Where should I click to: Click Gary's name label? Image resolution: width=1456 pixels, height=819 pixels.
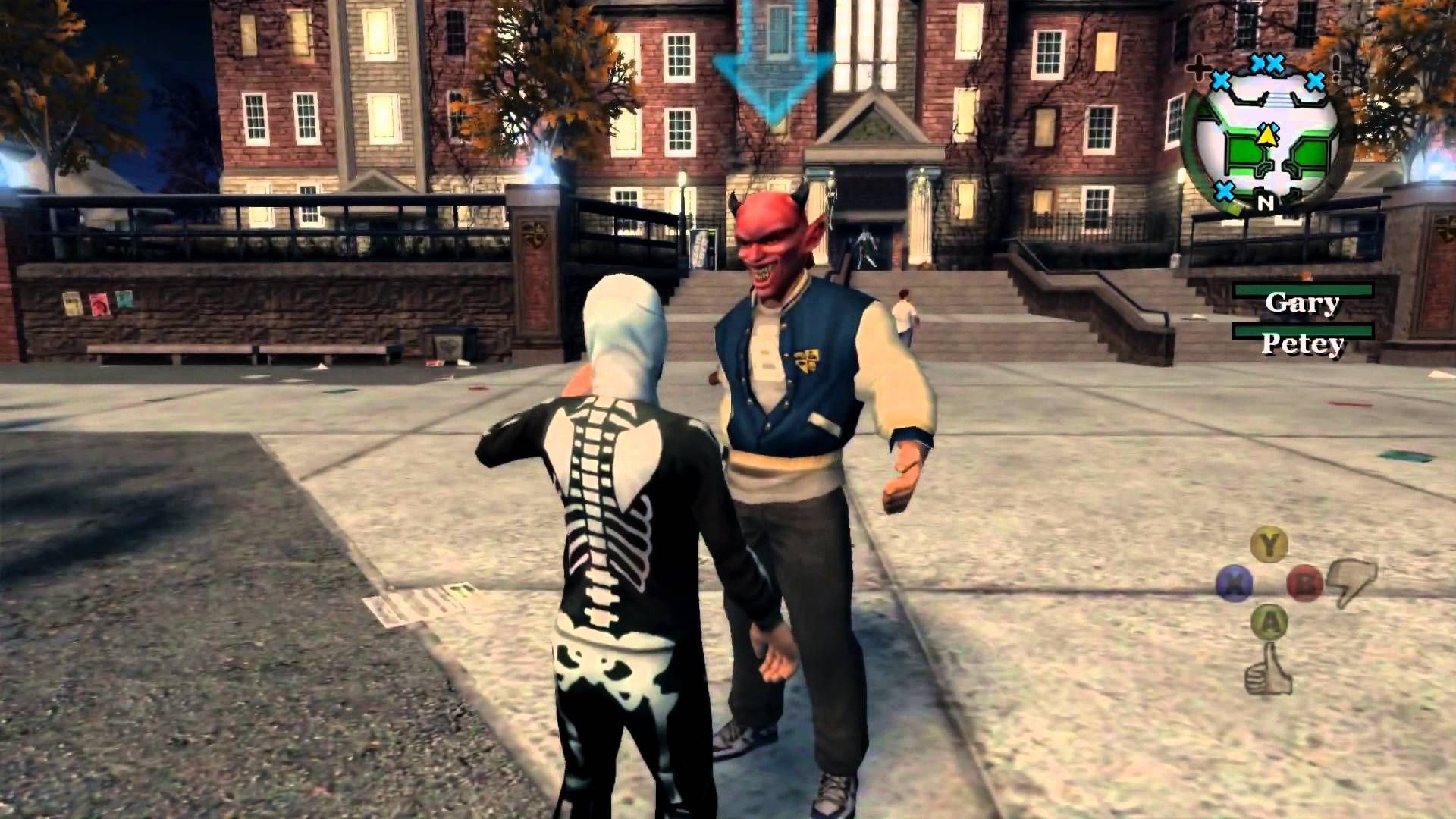[x=1303, y=302]
